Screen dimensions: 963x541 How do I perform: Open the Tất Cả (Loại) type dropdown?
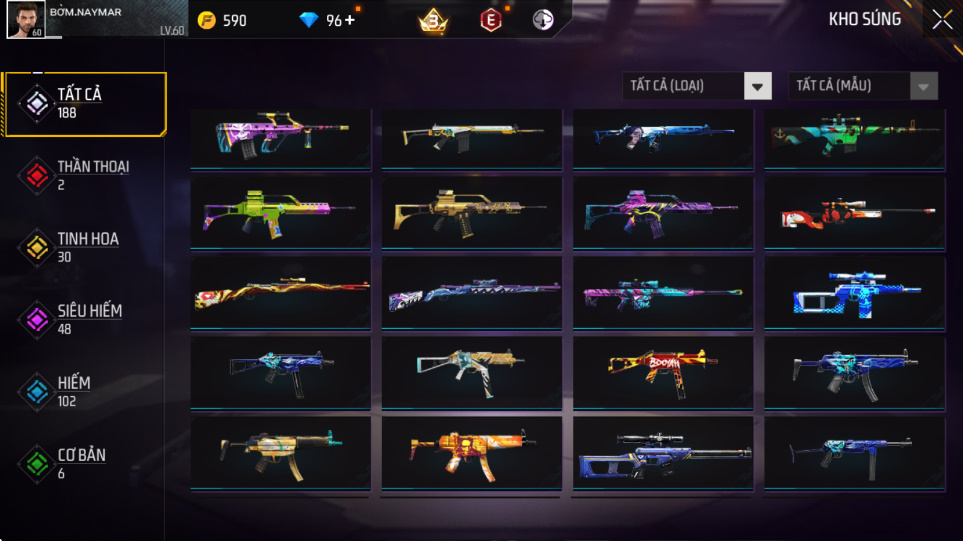(697, 86)
